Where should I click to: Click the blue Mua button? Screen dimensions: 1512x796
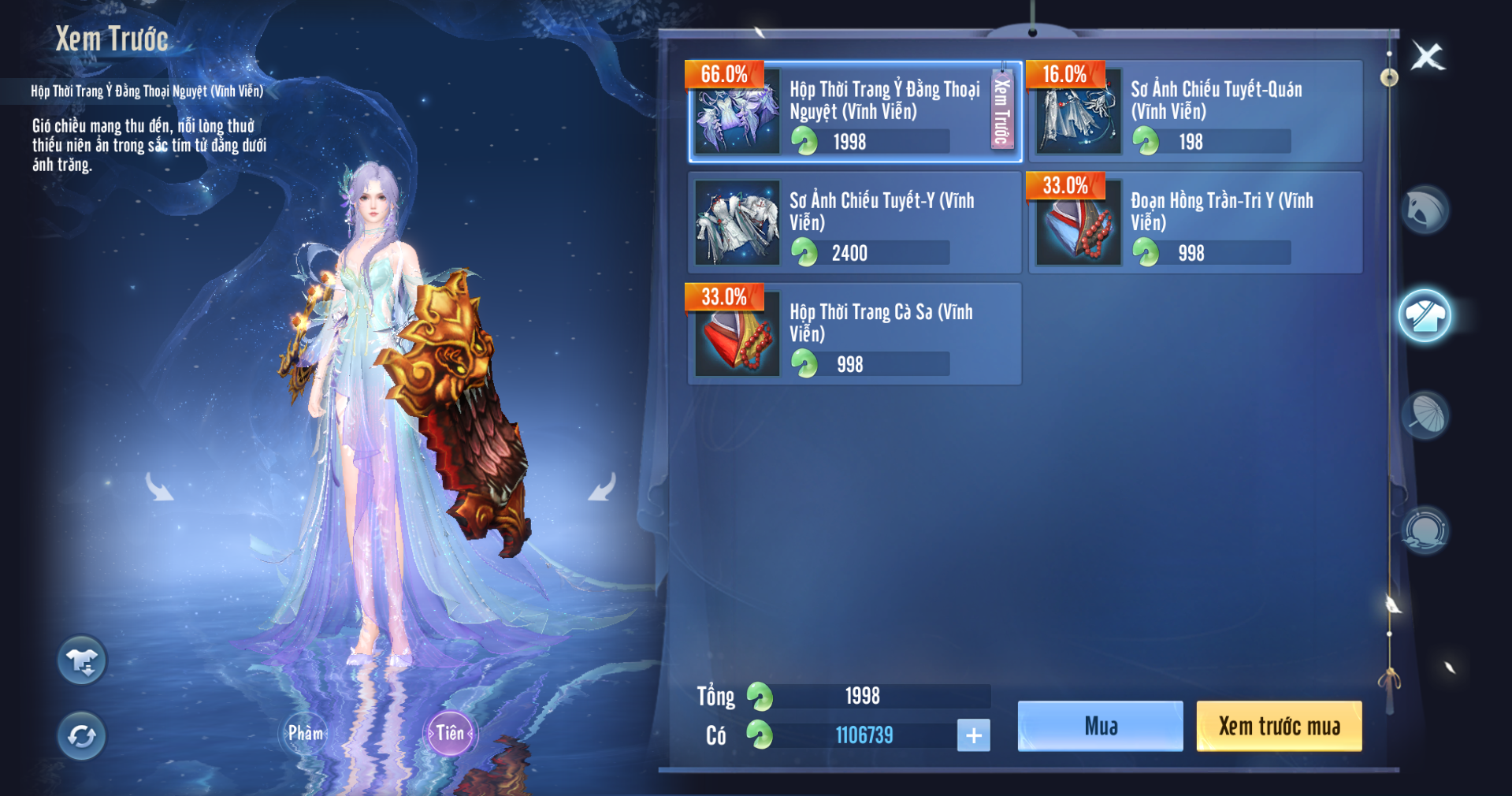(1100, 726)
